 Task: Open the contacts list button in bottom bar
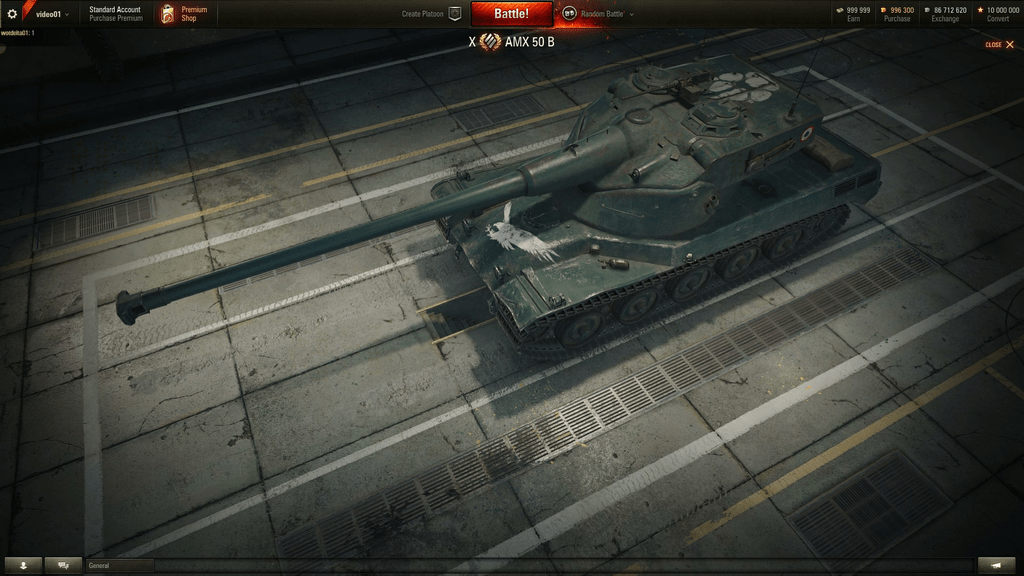[23, 565]
